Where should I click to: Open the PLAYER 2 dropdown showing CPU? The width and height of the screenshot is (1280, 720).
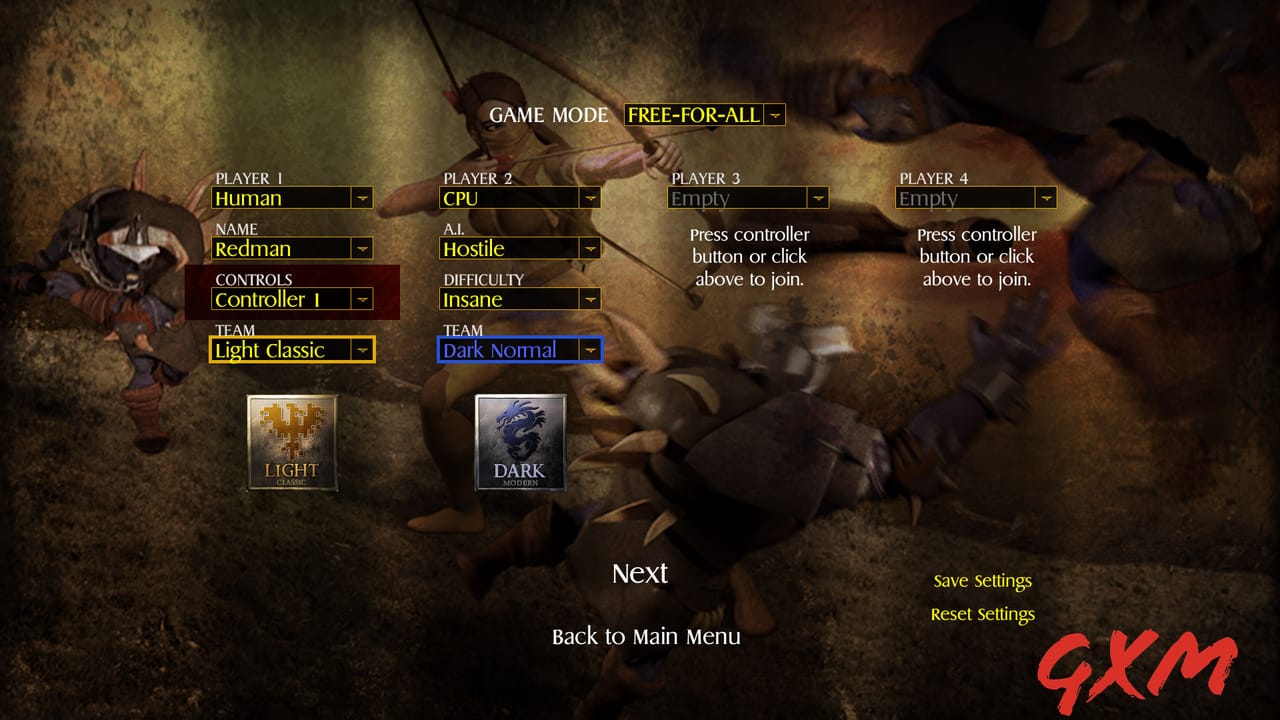point(591,198)
